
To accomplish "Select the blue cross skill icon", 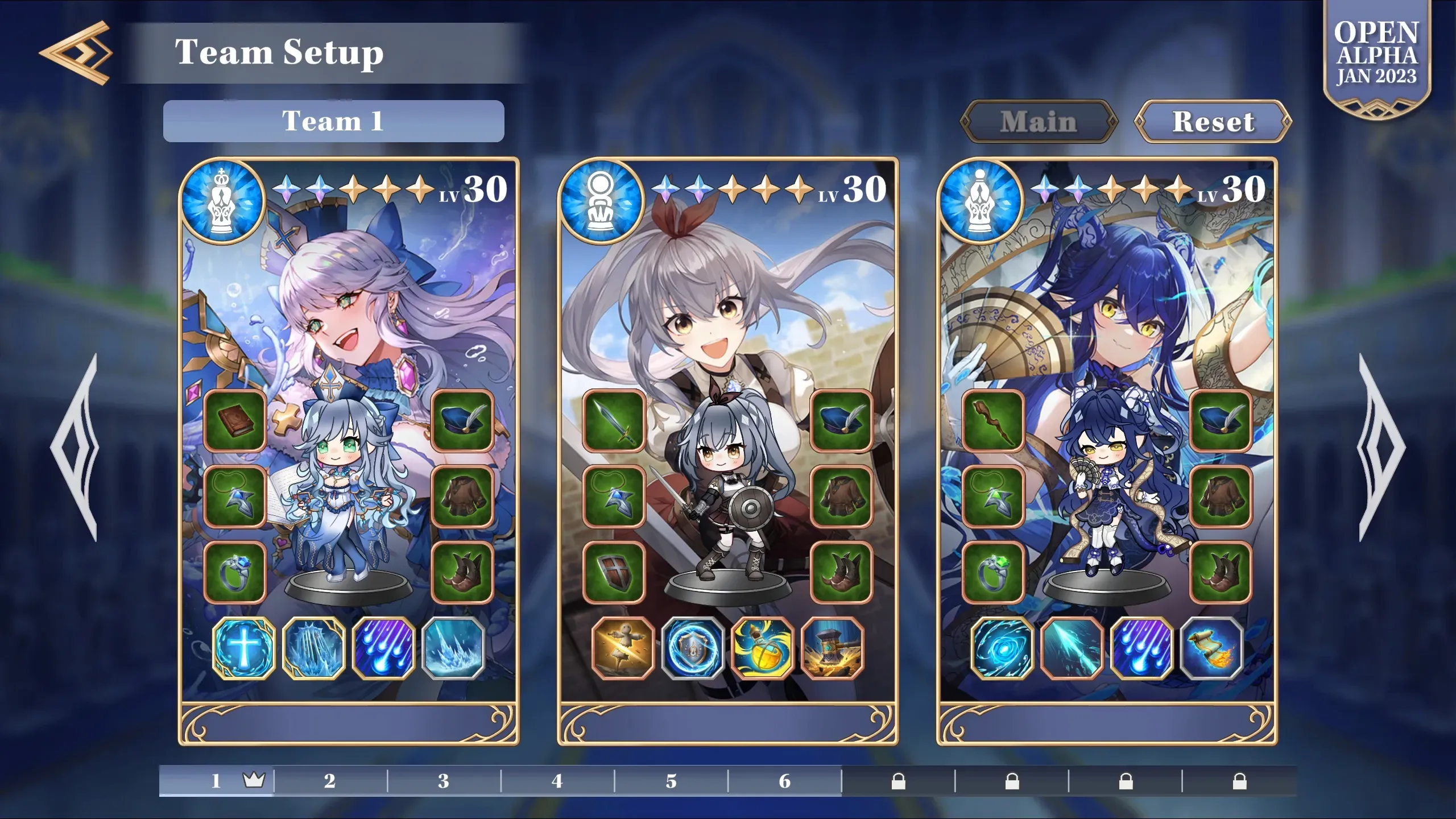I will click(x=243, y=648).
